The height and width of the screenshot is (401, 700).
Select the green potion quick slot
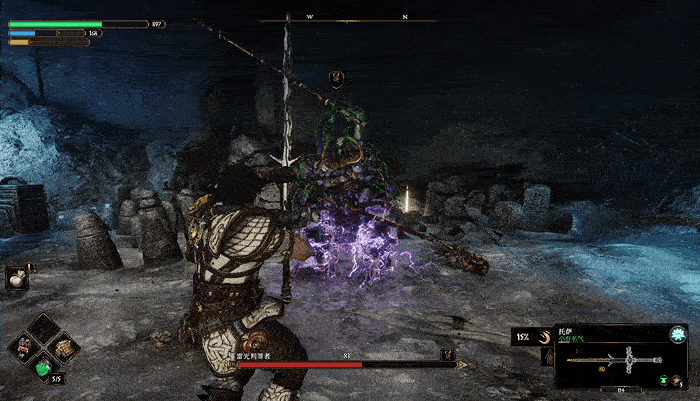tap(44, 368)
